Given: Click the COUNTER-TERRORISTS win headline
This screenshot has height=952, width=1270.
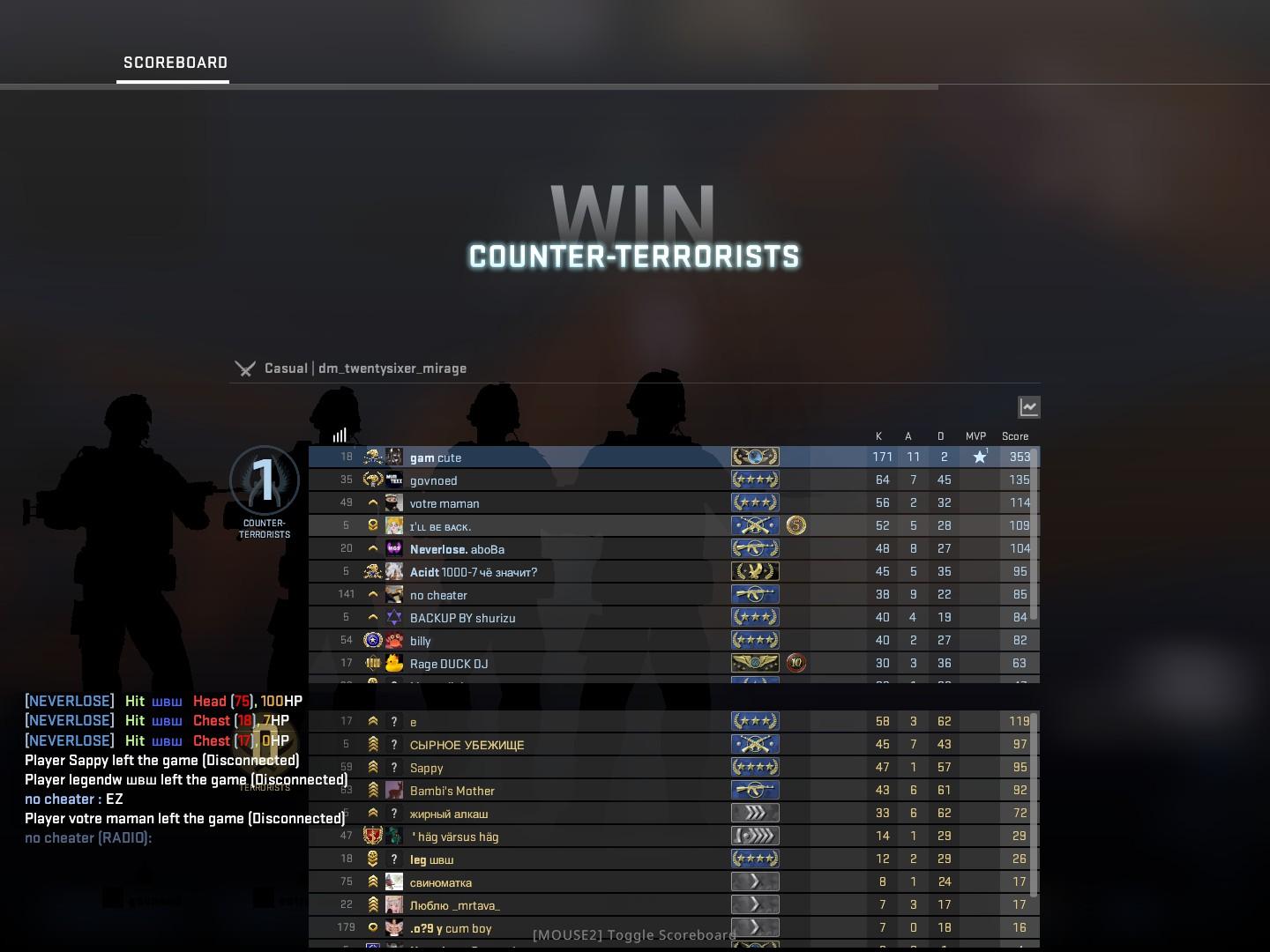Looking at the screenshot, I should coord(634,257).
